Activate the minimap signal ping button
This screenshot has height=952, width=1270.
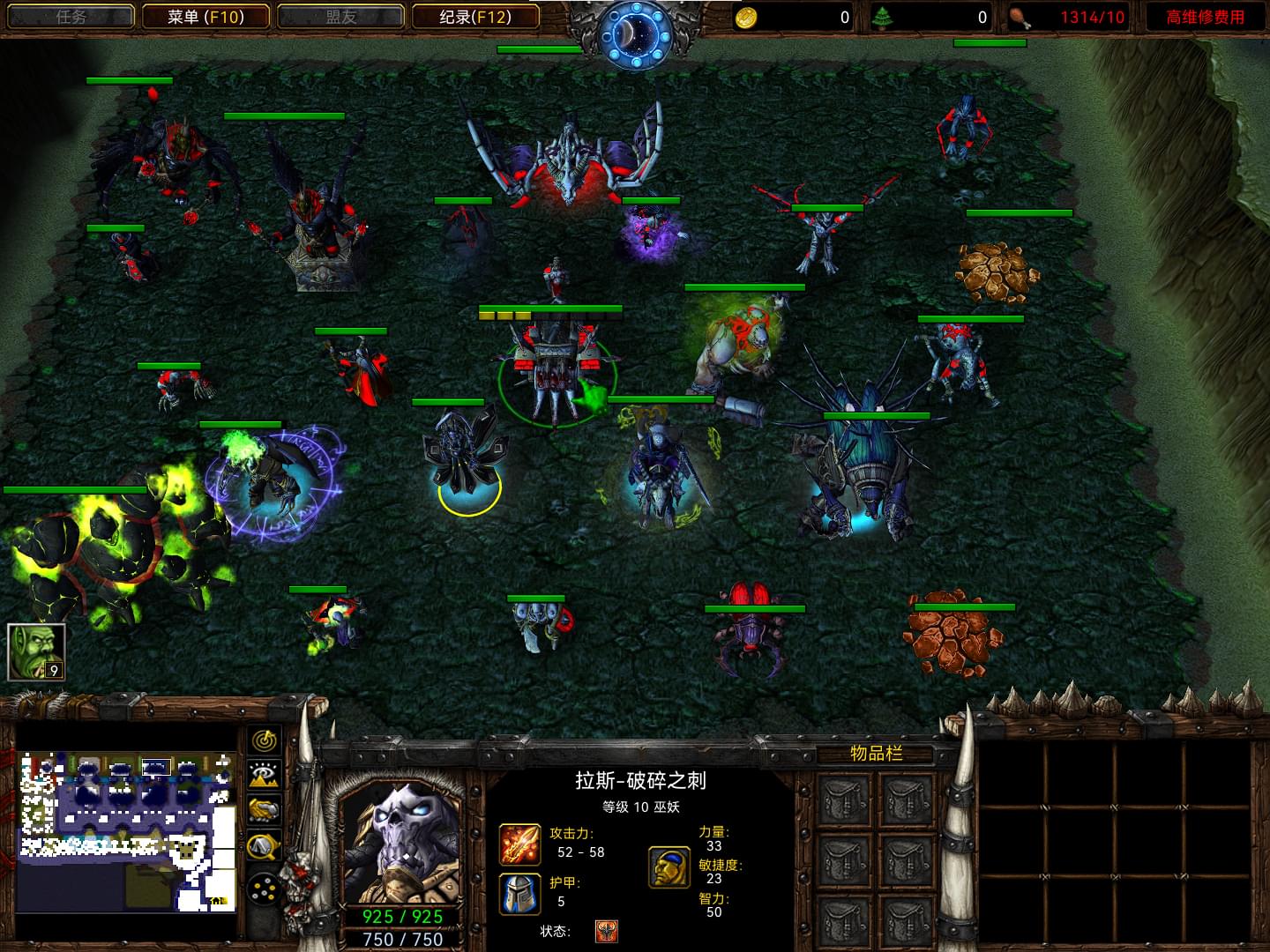click(x=264, y=740)
